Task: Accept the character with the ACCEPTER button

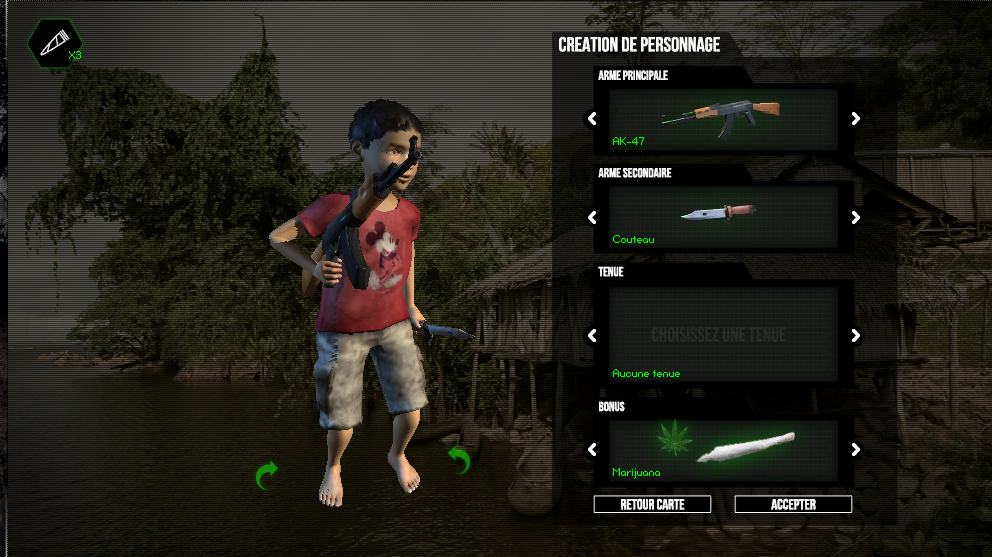Action: tap(793, 505)
